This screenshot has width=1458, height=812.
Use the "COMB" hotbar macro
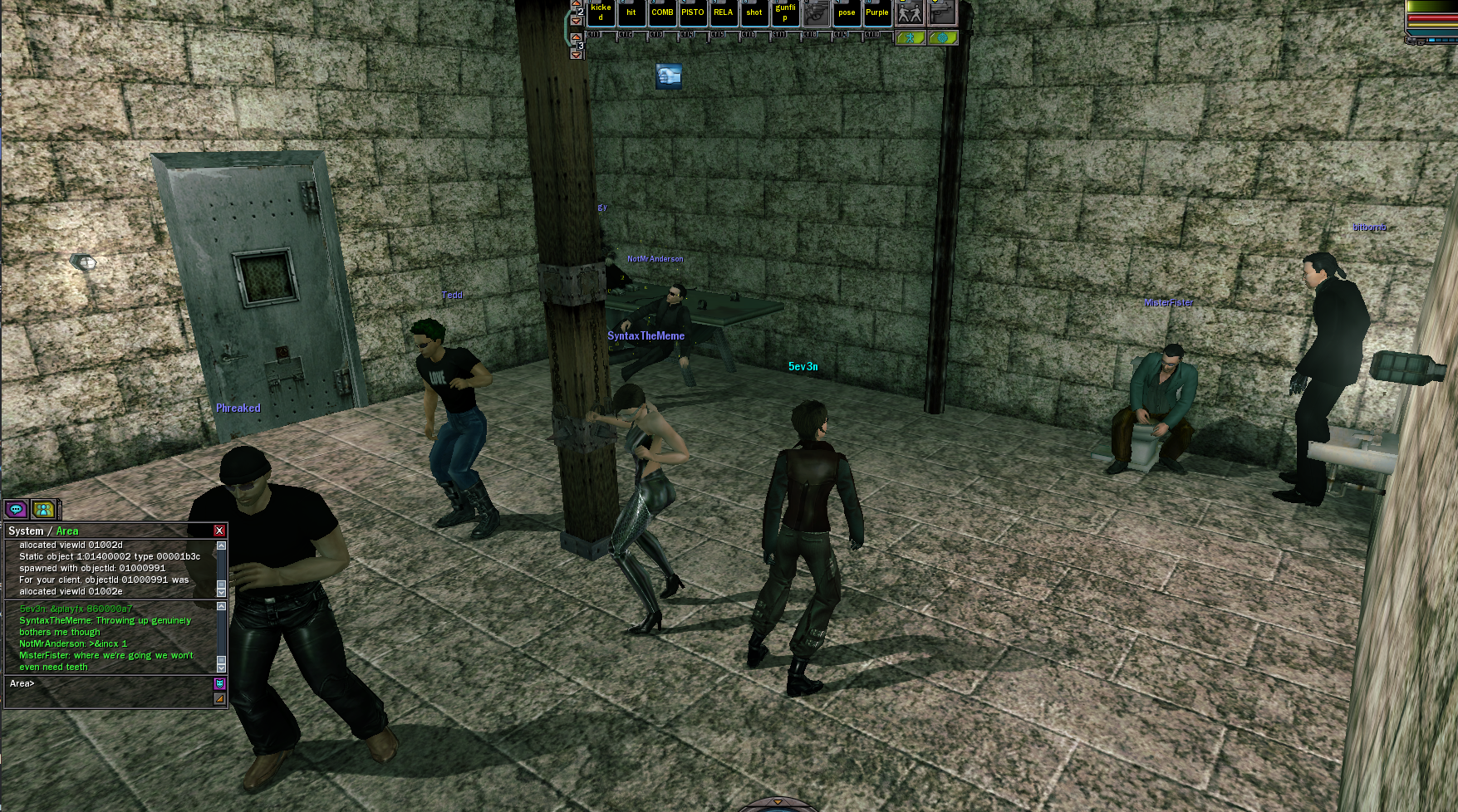[x=662, y=12]
